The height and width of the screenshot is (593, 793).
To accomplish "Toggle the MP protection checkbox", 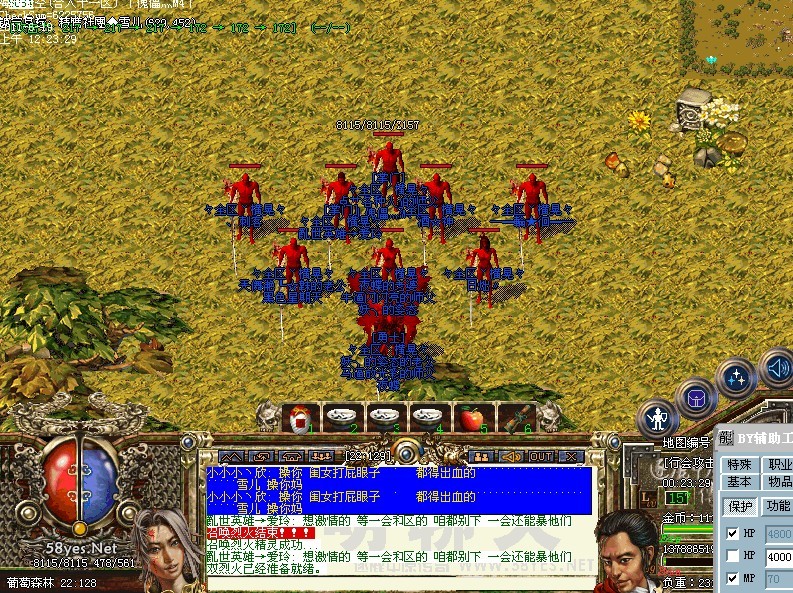I will pos(733,578).
